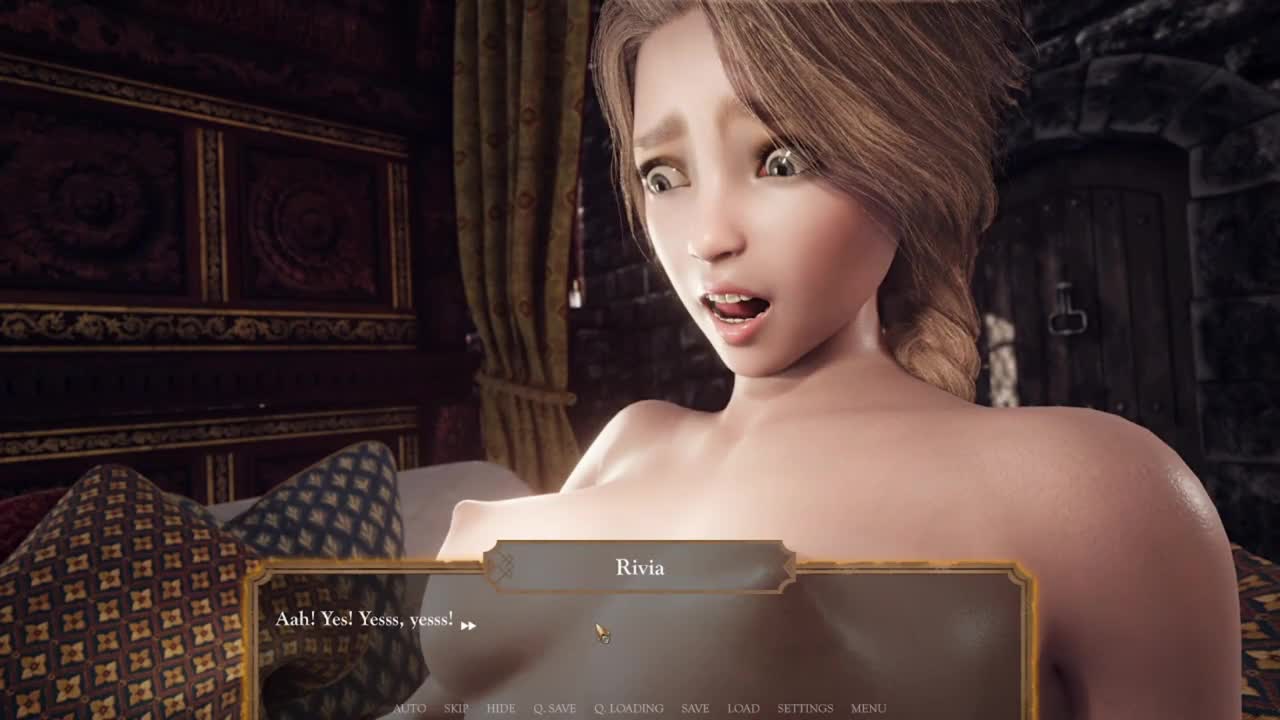Viewport: 1280px width, 720px height.
Task: Enable AUTO dialogue advance
Action: 409,708
